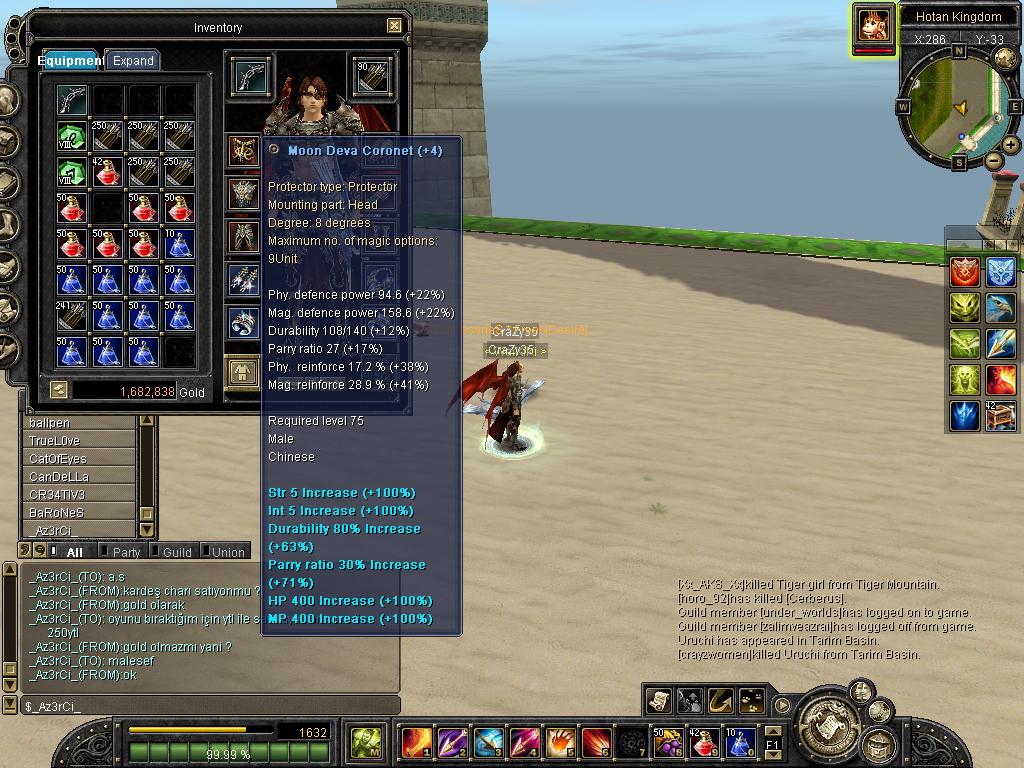Viewport: 1024px width, 768px height.
Task: Use the blue mana potion in hotbar slot 0
Action: tap(739, 742)
